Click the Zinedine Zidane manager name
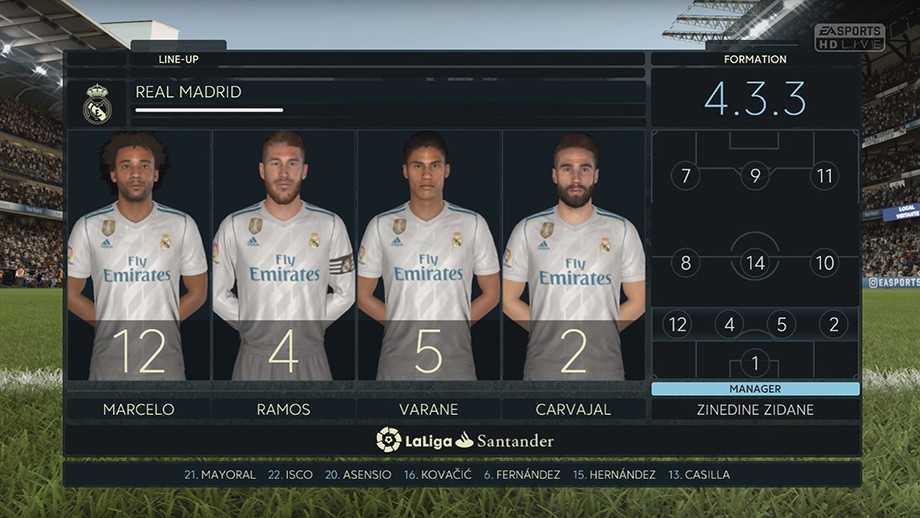The image size is (920, 518). [755, 409]
